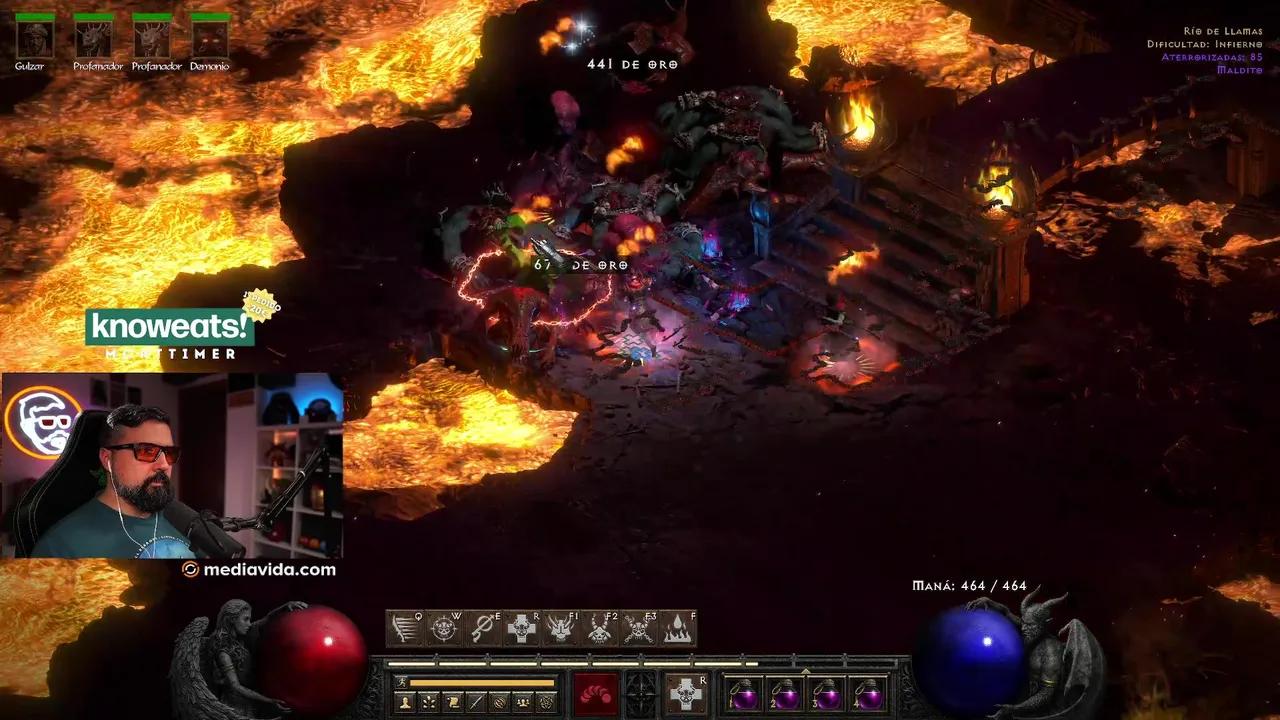Activate the F1 horned demon skill
This screenshot has width=1280, height=720.
pos(562,628)
